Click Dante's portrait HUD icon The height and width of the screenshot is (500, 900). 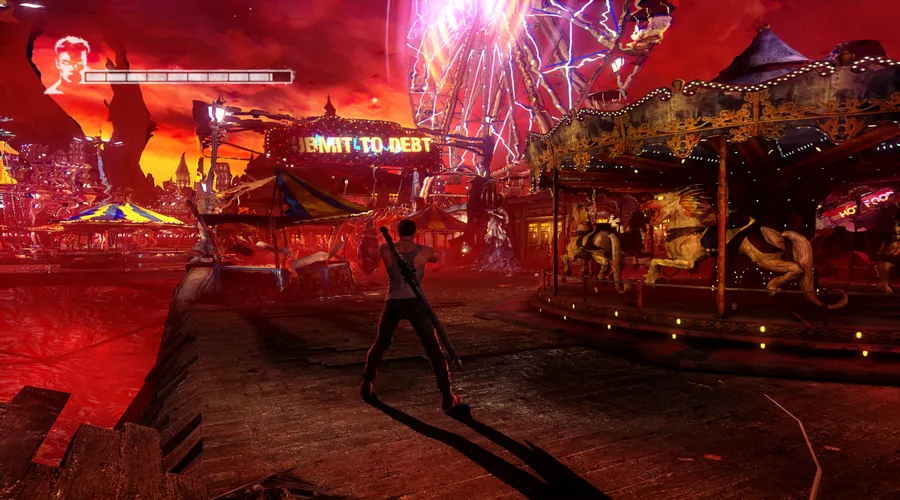click(65, 64)
